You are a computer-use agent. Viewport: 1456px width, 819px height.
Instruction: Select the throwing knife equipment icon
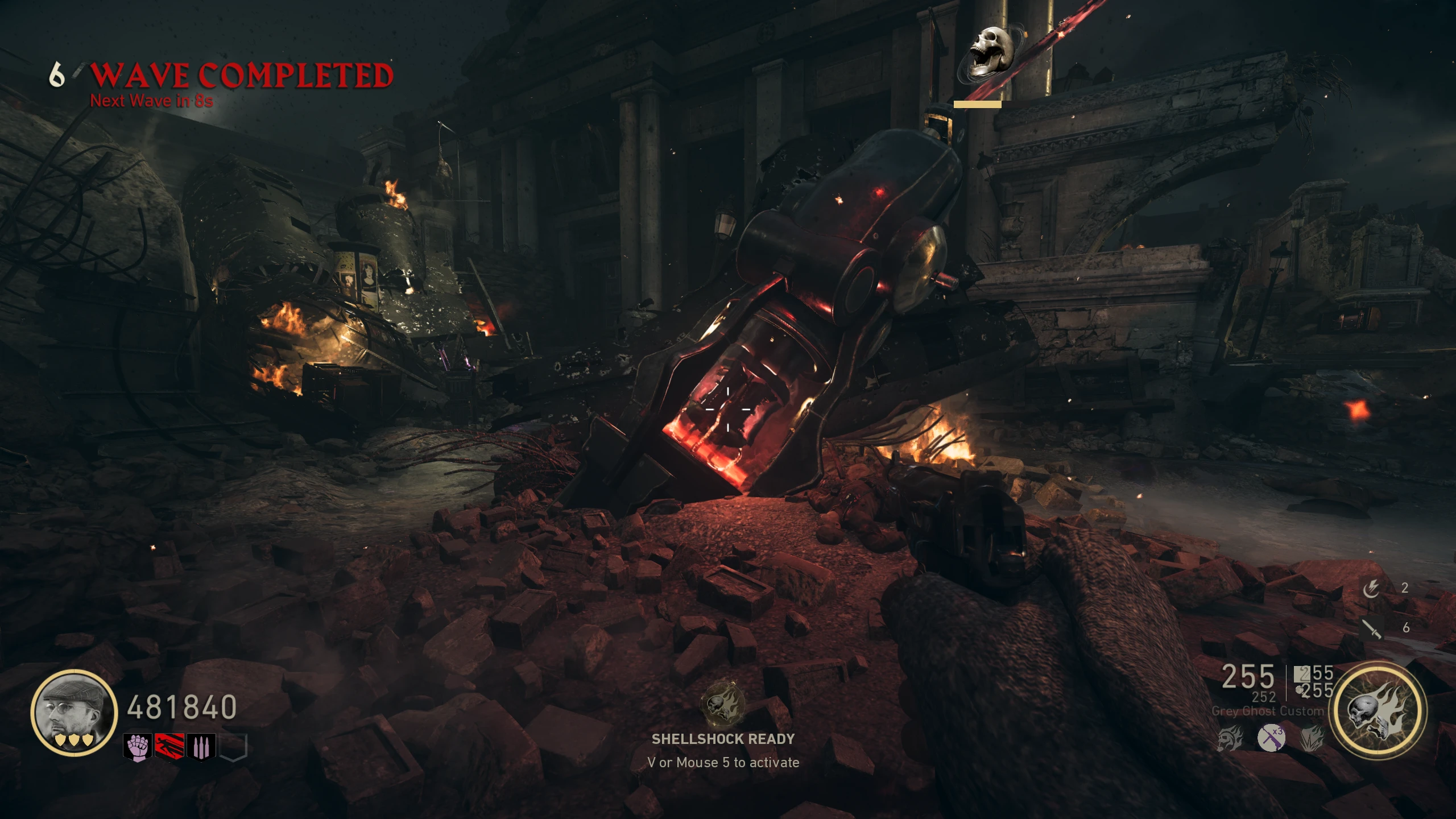(1372, 628)
